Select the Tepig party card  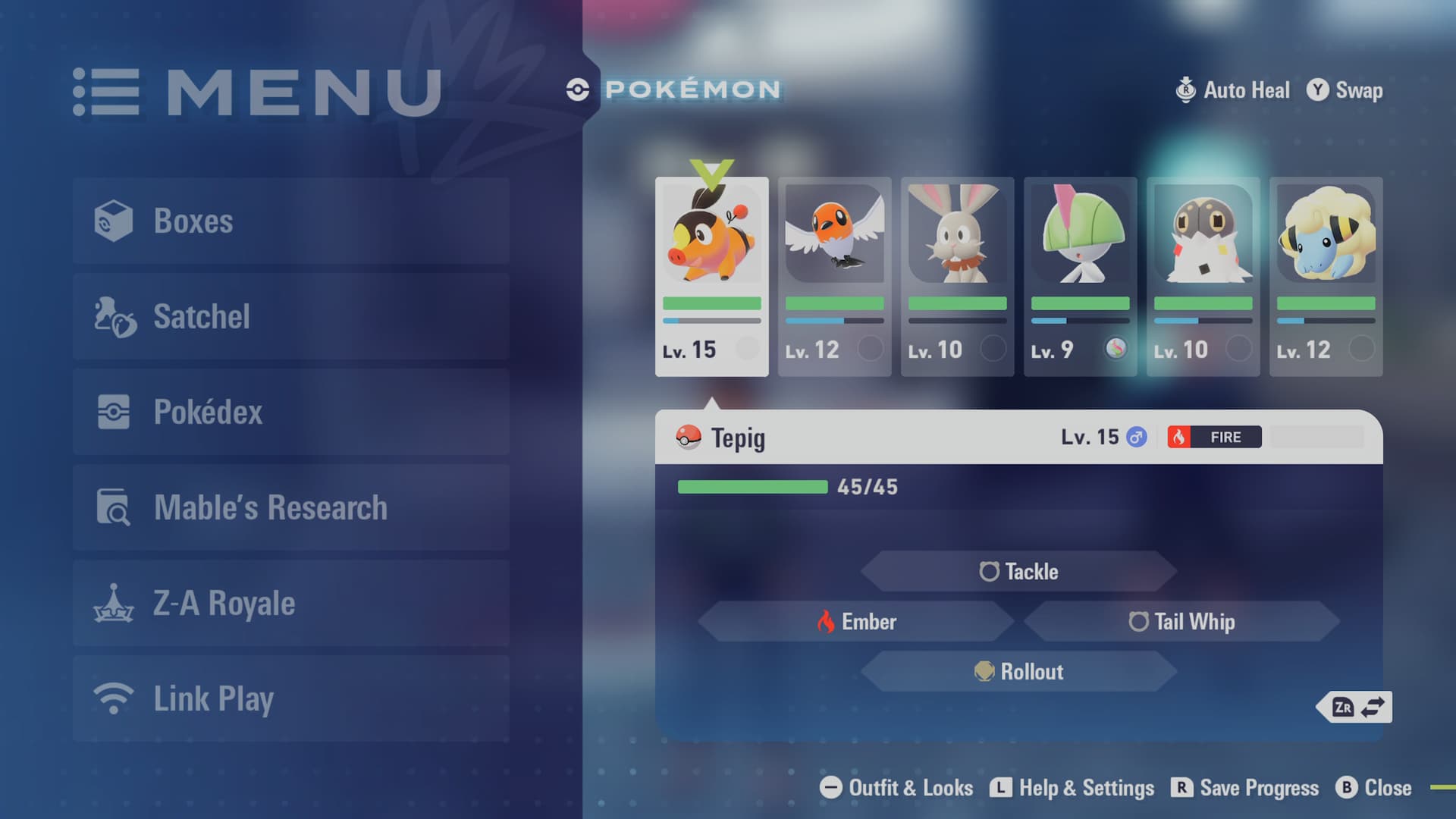[x=711, y=277]
